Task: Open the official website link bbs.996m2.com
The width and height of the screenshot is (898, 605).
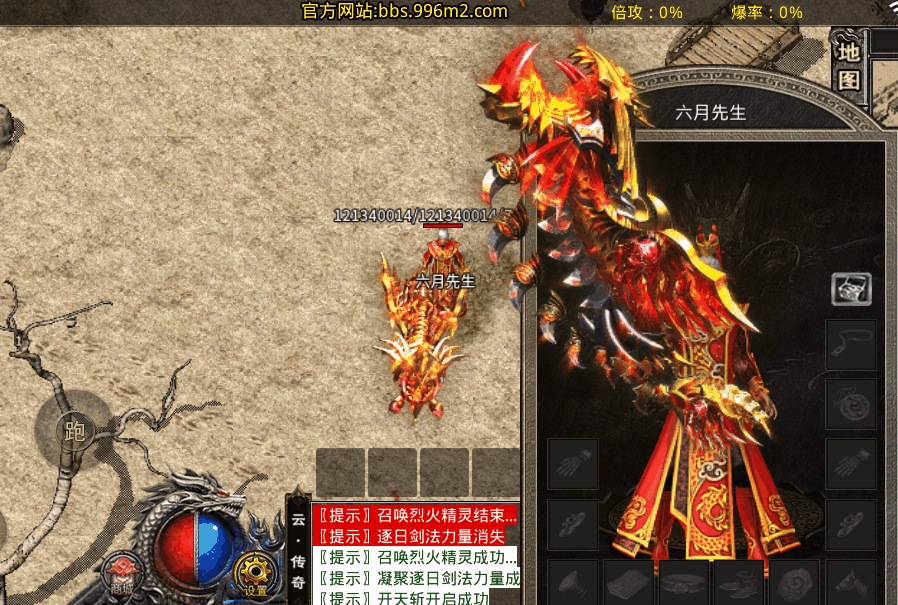Action: click(405, 12)
